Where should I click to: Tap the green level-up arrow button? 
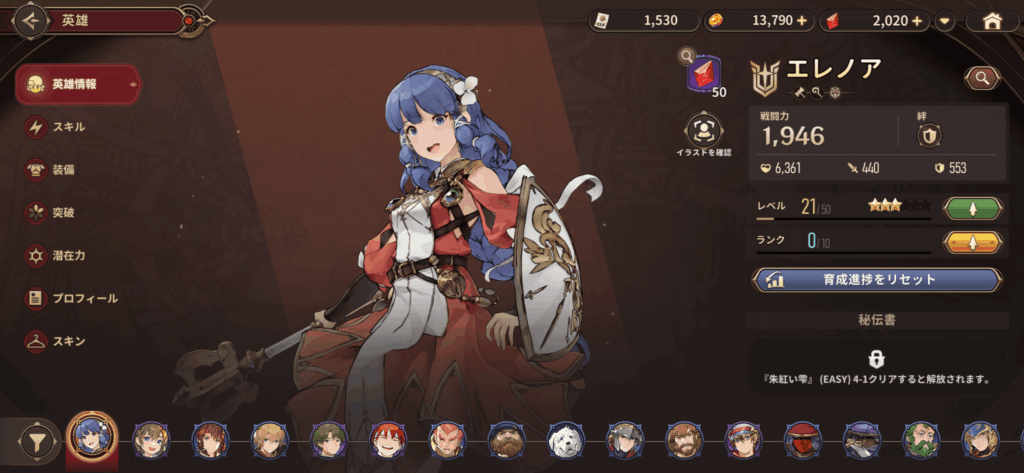pos(973,209)
